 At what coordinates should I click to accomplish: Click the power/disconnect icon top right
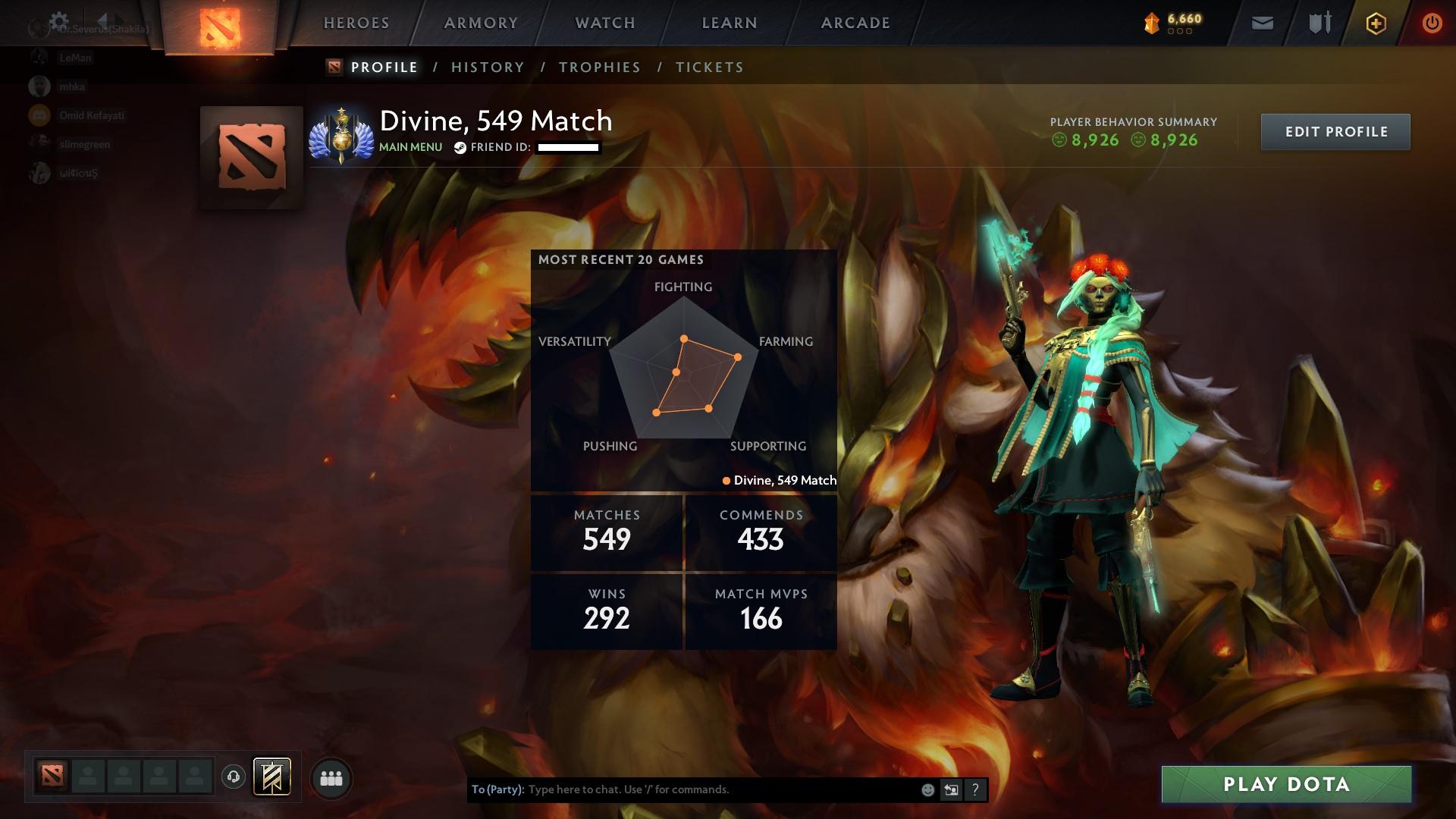(1431, 23)
